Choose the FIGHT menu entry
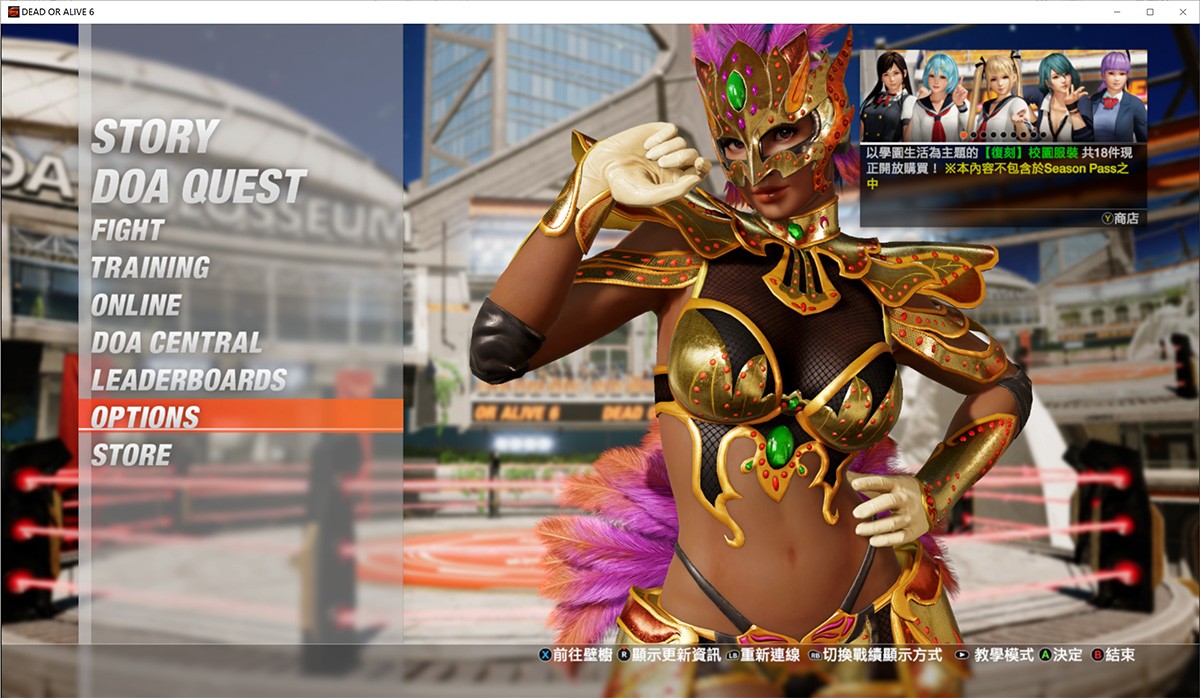This screenshot has height=698, width=1200. 128,230
